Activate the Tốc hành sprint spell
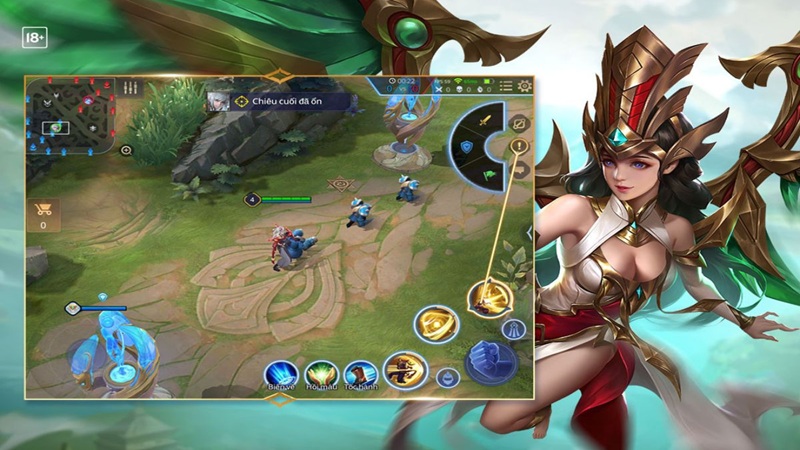Screen dimensions: 800x450 tap(360, 375)
